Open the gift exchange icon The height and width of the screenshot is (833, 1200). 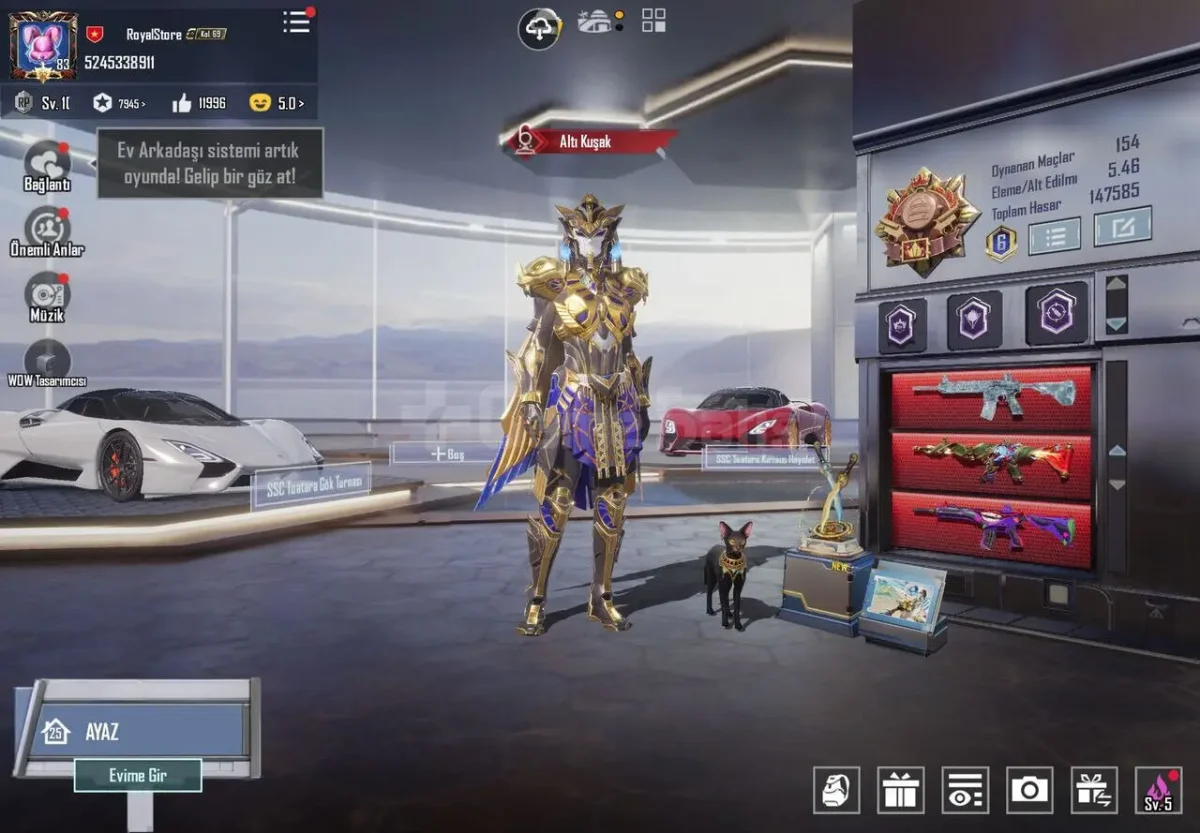1094,790
